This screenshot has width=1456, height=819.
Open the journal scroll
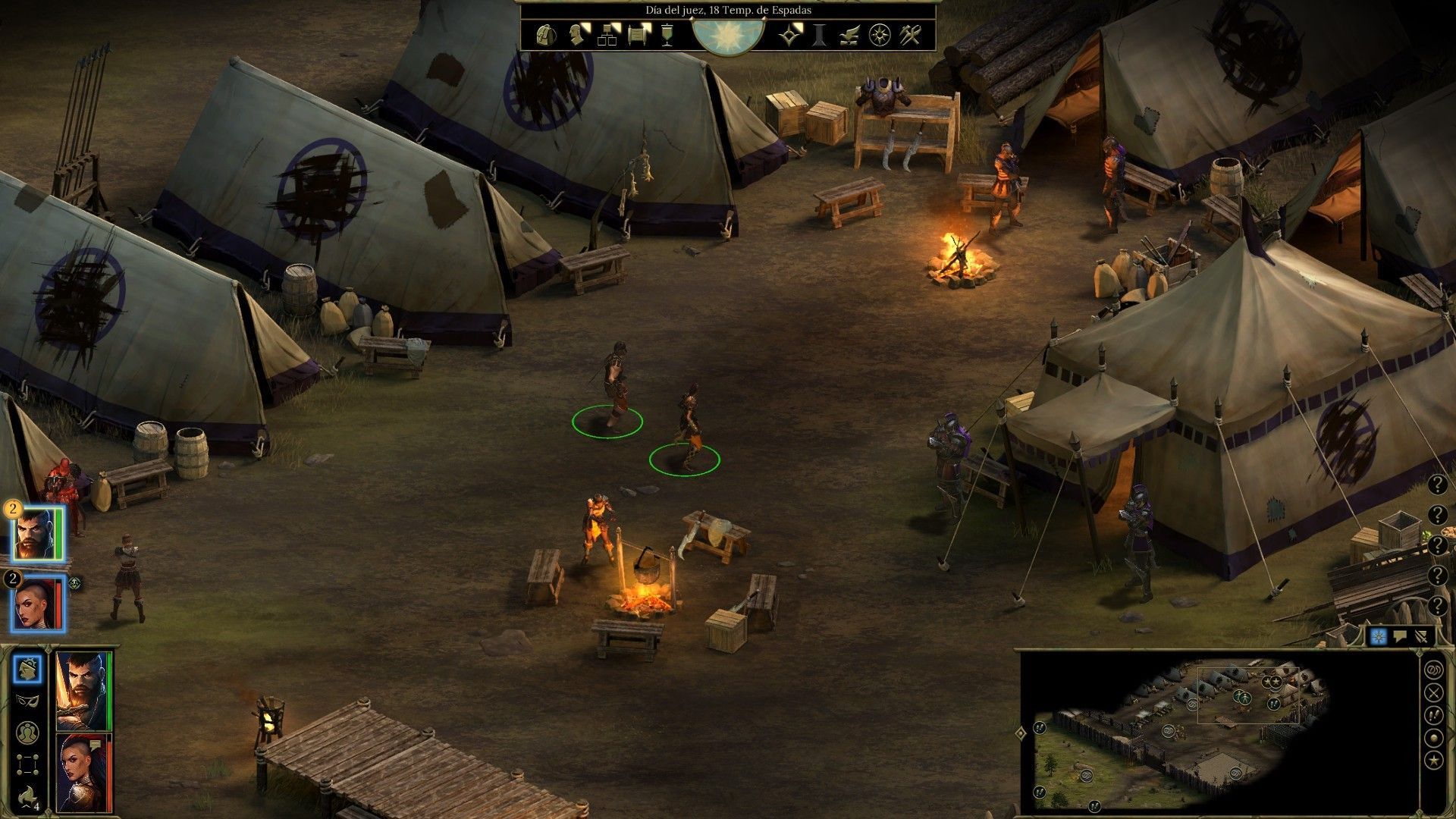tap(639, 35)
